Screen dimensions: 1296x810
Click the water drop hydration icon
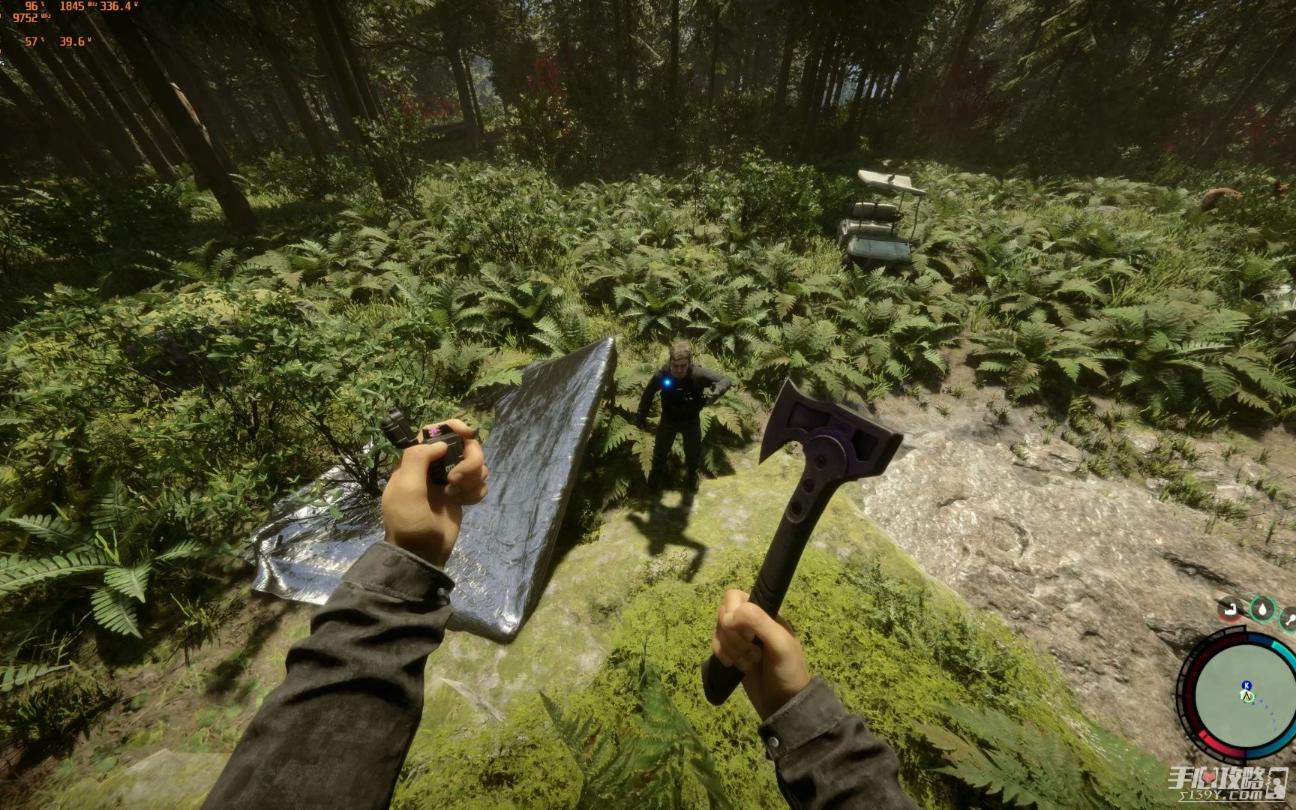(1262, 609)
